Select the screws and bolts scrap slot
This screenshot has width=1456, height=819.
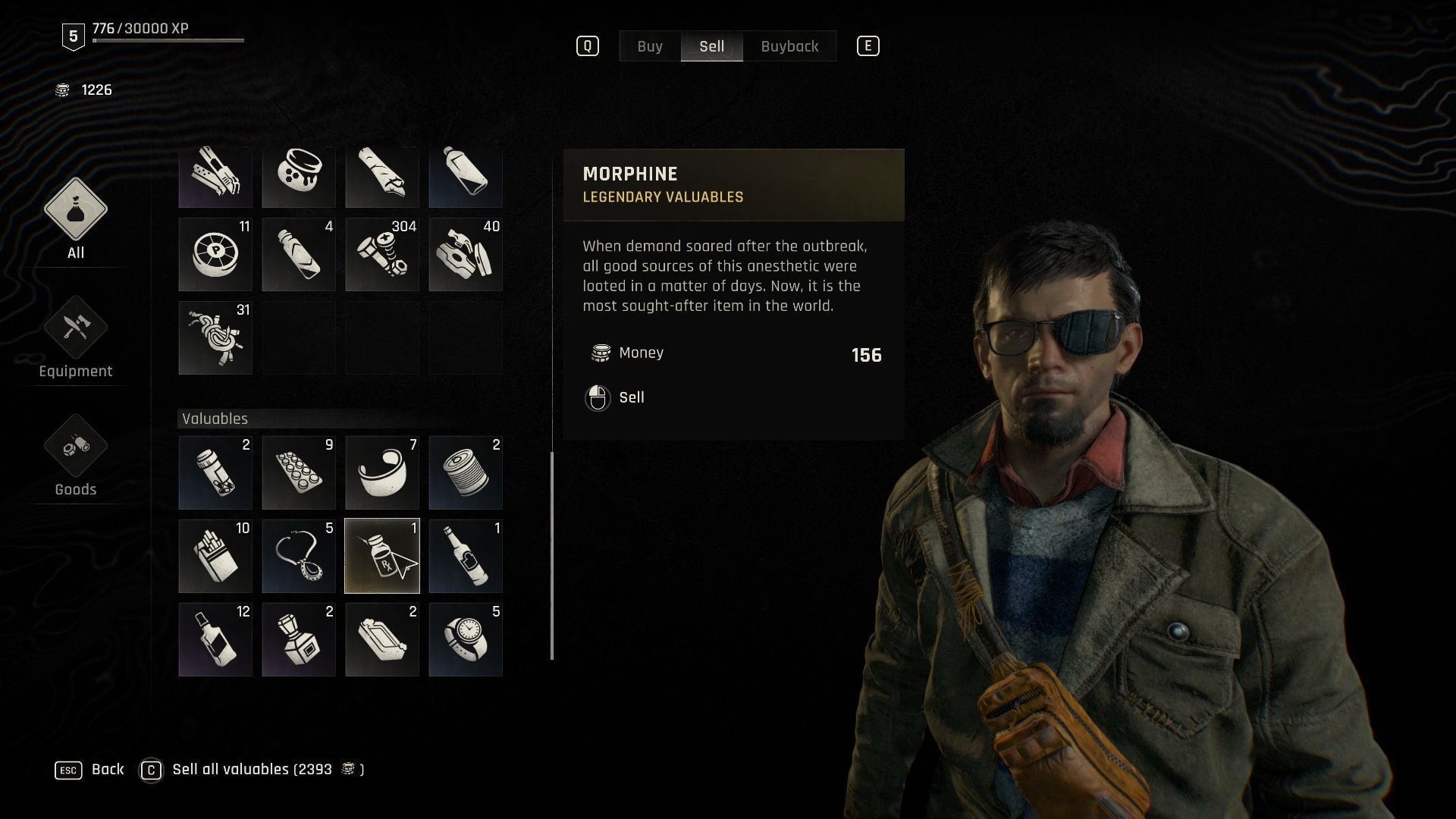coord(382,254)
